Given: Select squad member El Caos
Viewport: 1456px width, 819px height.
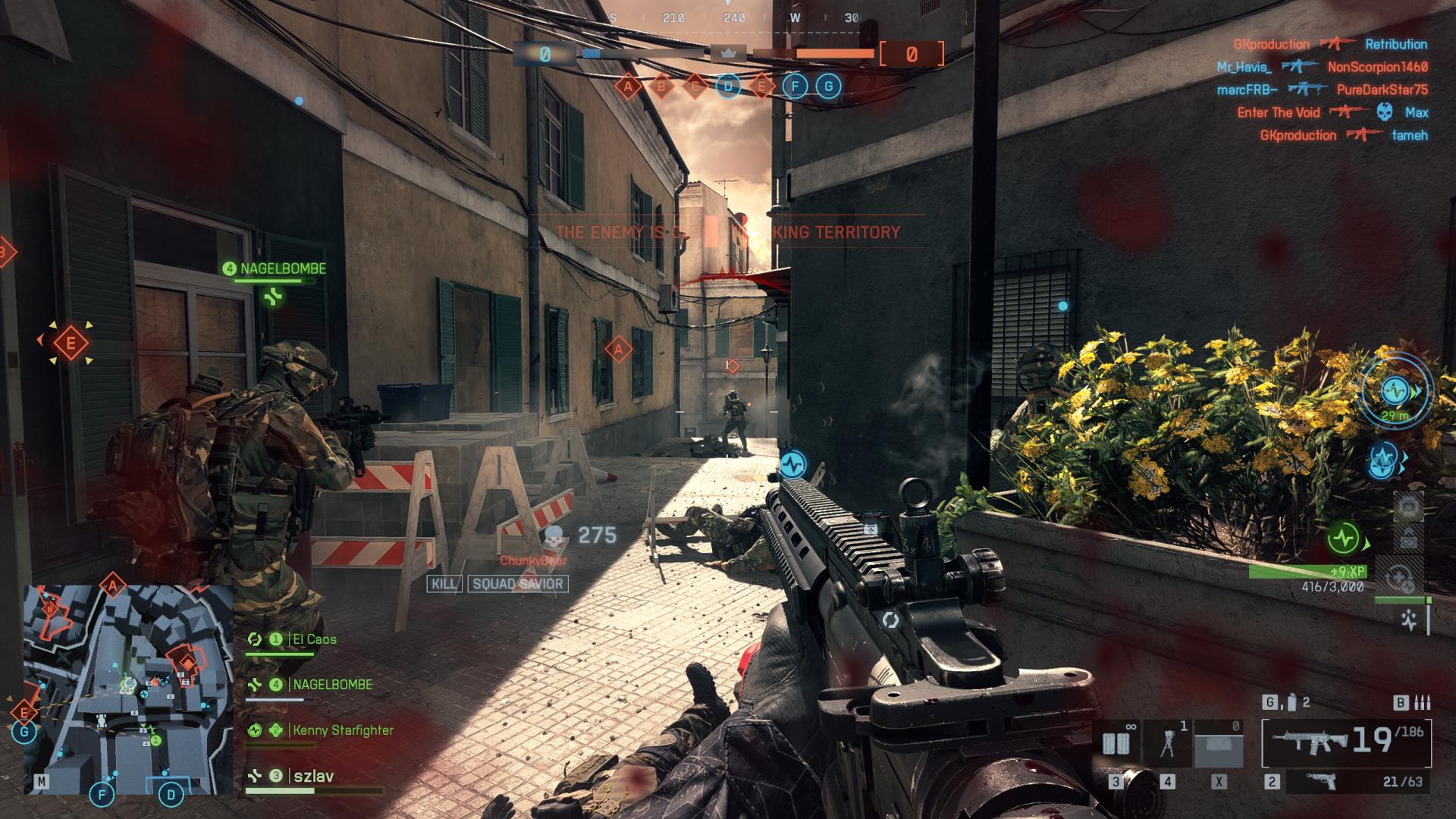Looking at the screenshot, I should [314, 639].
